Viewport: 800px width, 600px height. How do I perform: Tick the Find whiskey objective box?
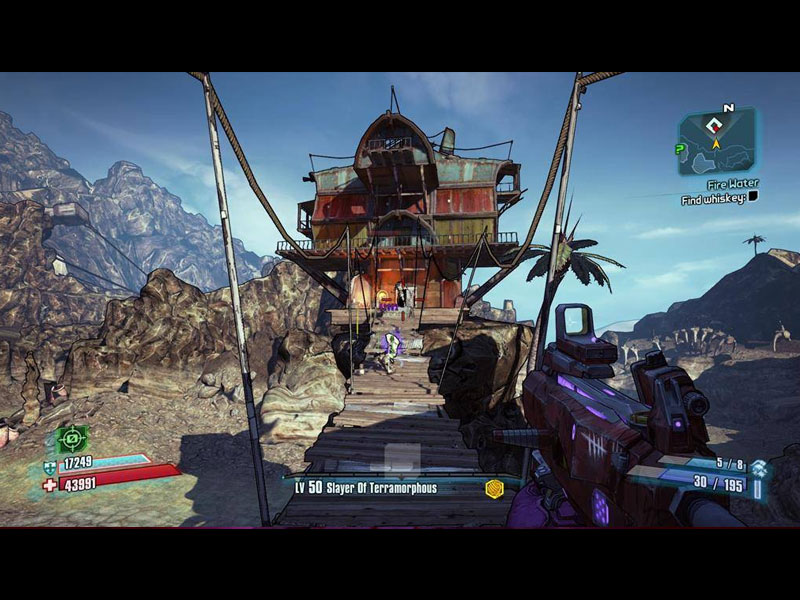coord(753,197)
